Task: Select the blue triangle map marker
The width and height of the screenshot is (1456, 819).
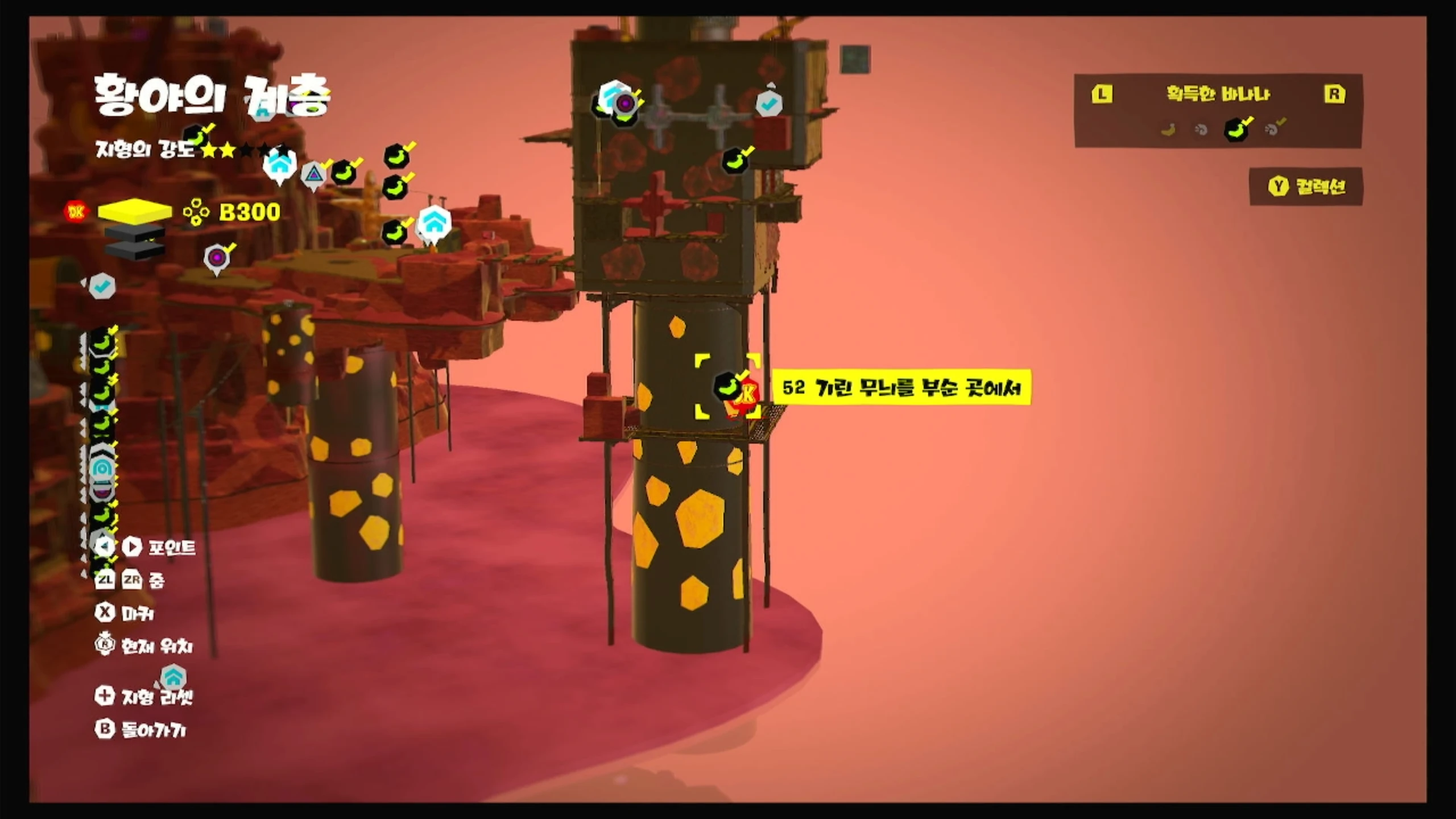Action: pyautogui.click(x=313, y=175)
